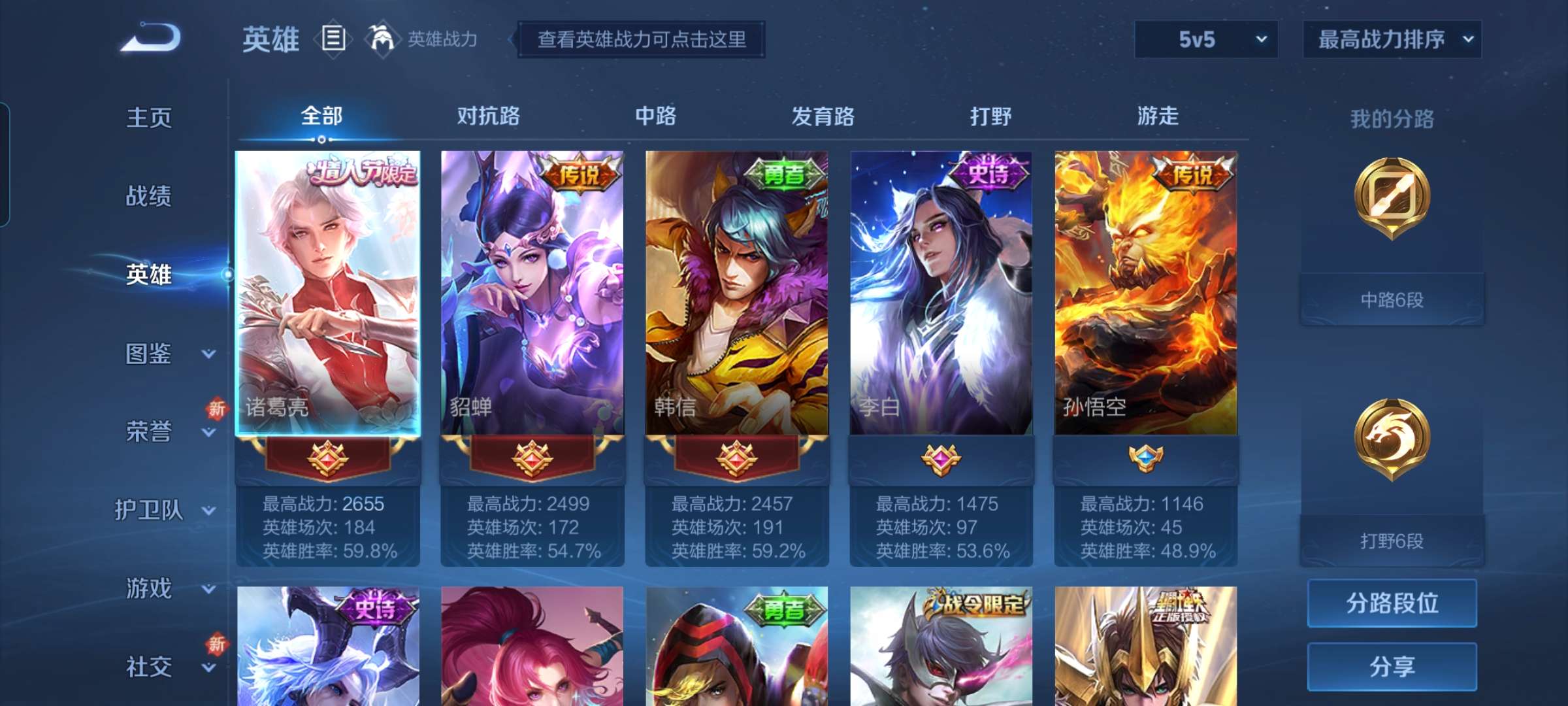Switch to the 打野 tab

pyautogui.click(x=990, y=116)
